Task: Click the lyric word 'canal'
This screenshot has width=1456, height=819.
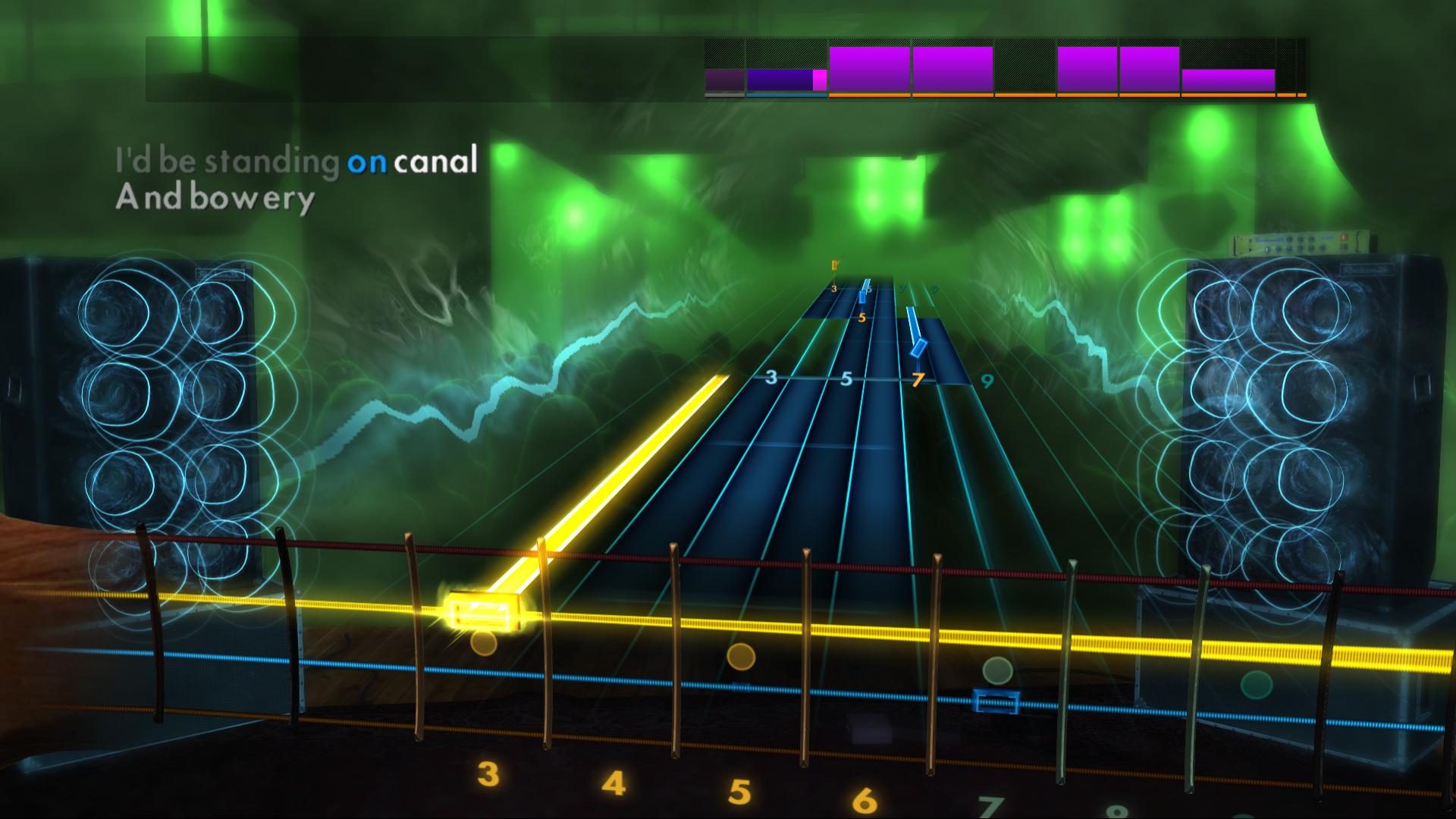Action: (x=436, y=159)
